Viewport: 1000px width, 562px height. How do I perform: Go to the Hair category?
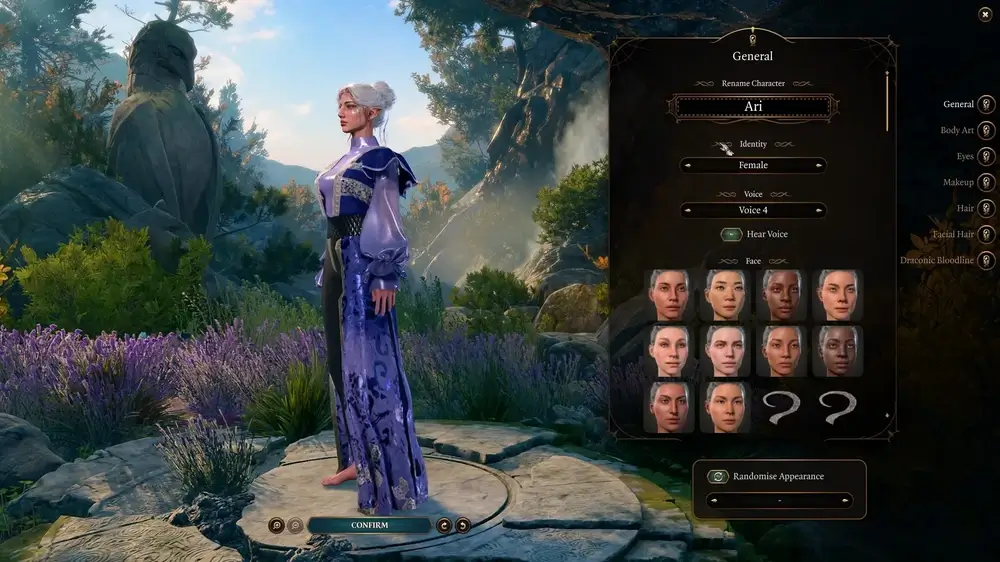tap(986, 208)
